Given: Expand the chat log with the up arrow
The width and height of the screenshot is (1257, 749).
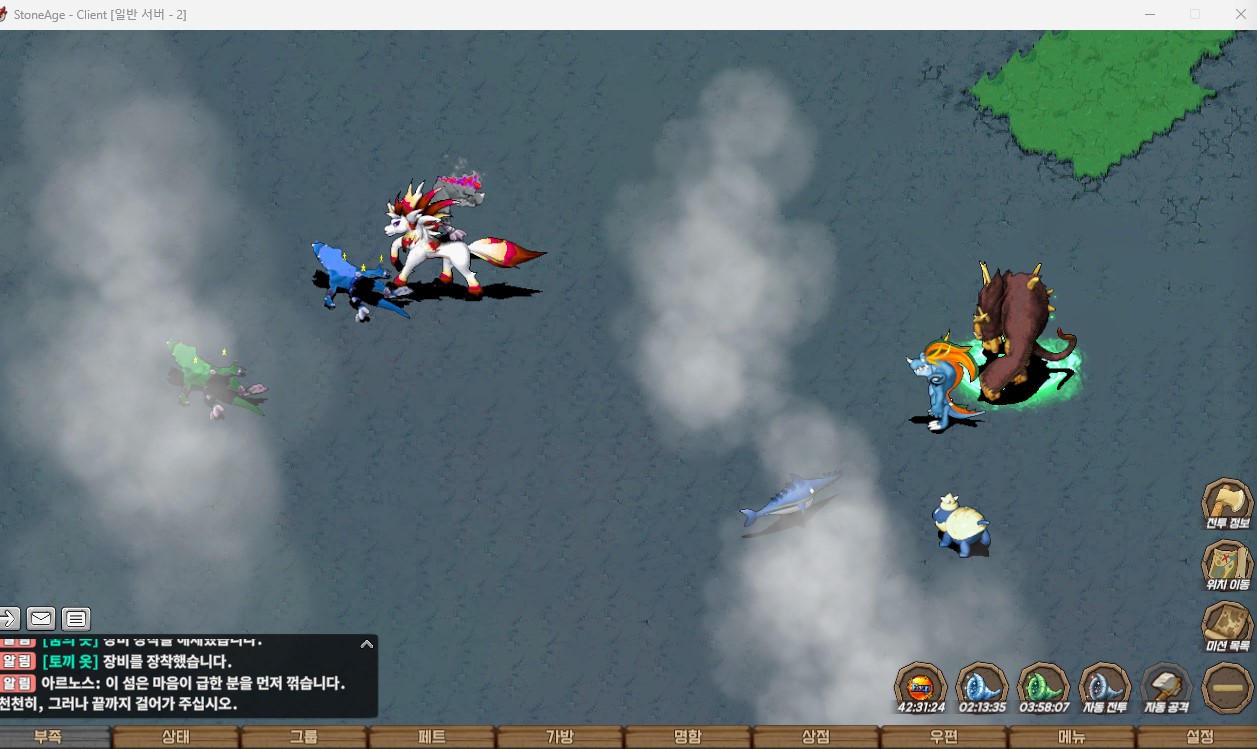Looking at the screenshot, I should (367, 645).
